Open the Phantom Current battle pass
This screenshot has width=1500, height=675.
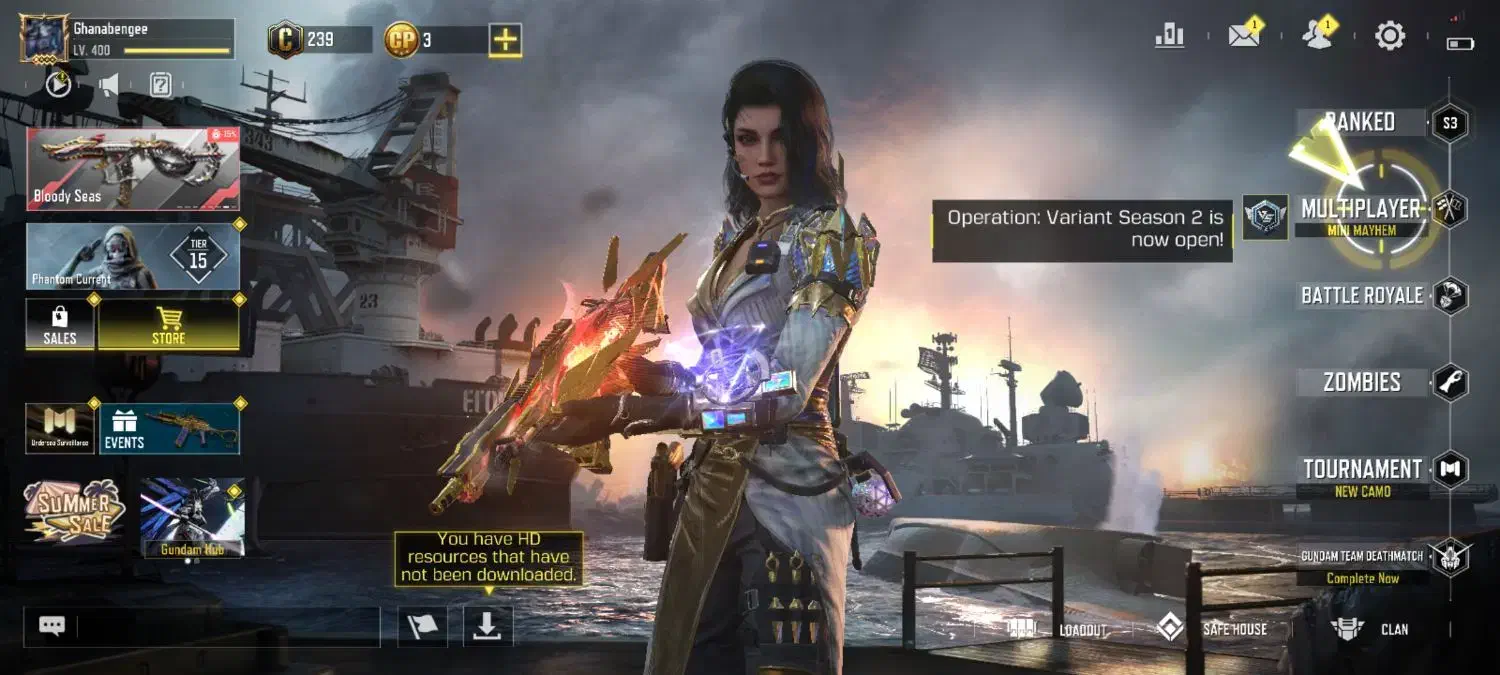[133, 256]
